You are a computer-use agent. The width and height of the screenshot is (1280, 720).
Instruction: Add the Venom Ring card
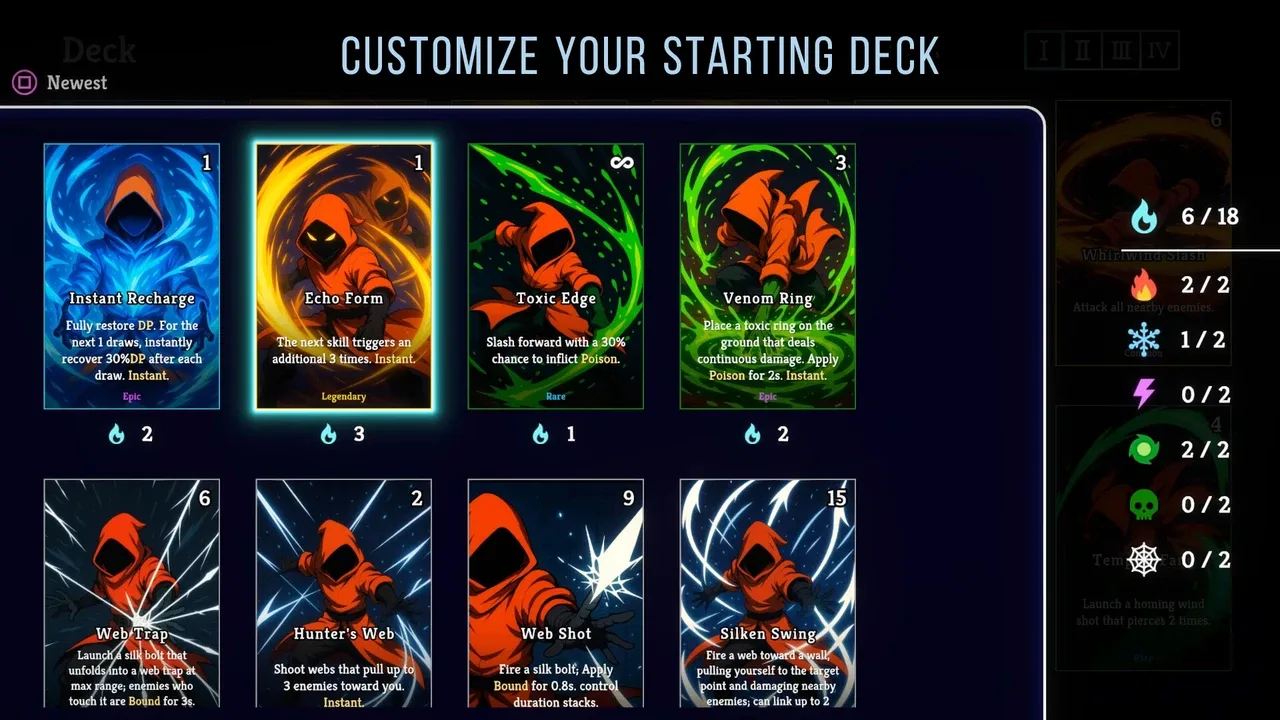(x=768, y=276)
